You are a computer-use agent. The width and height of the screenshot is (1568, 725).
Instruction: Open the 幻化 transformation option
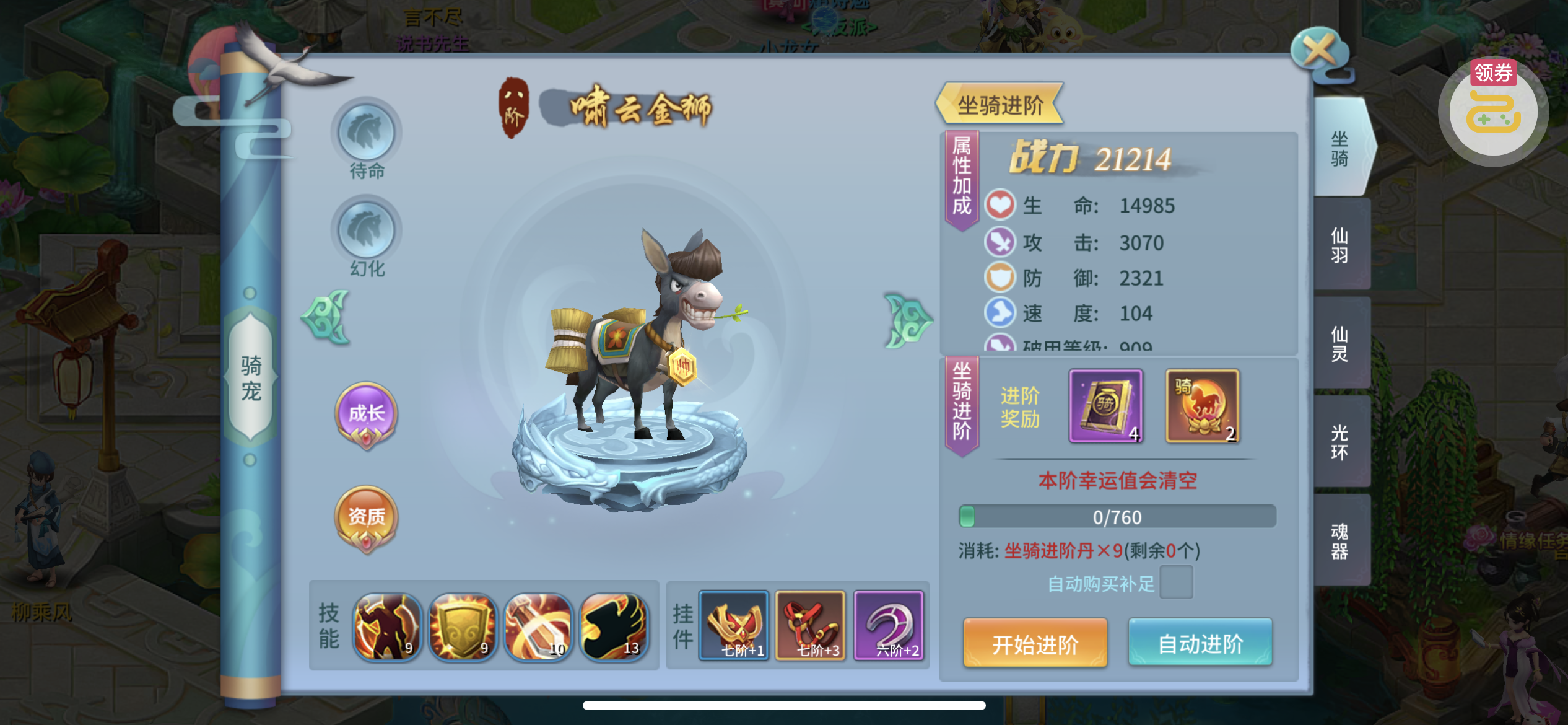(367, 231)
